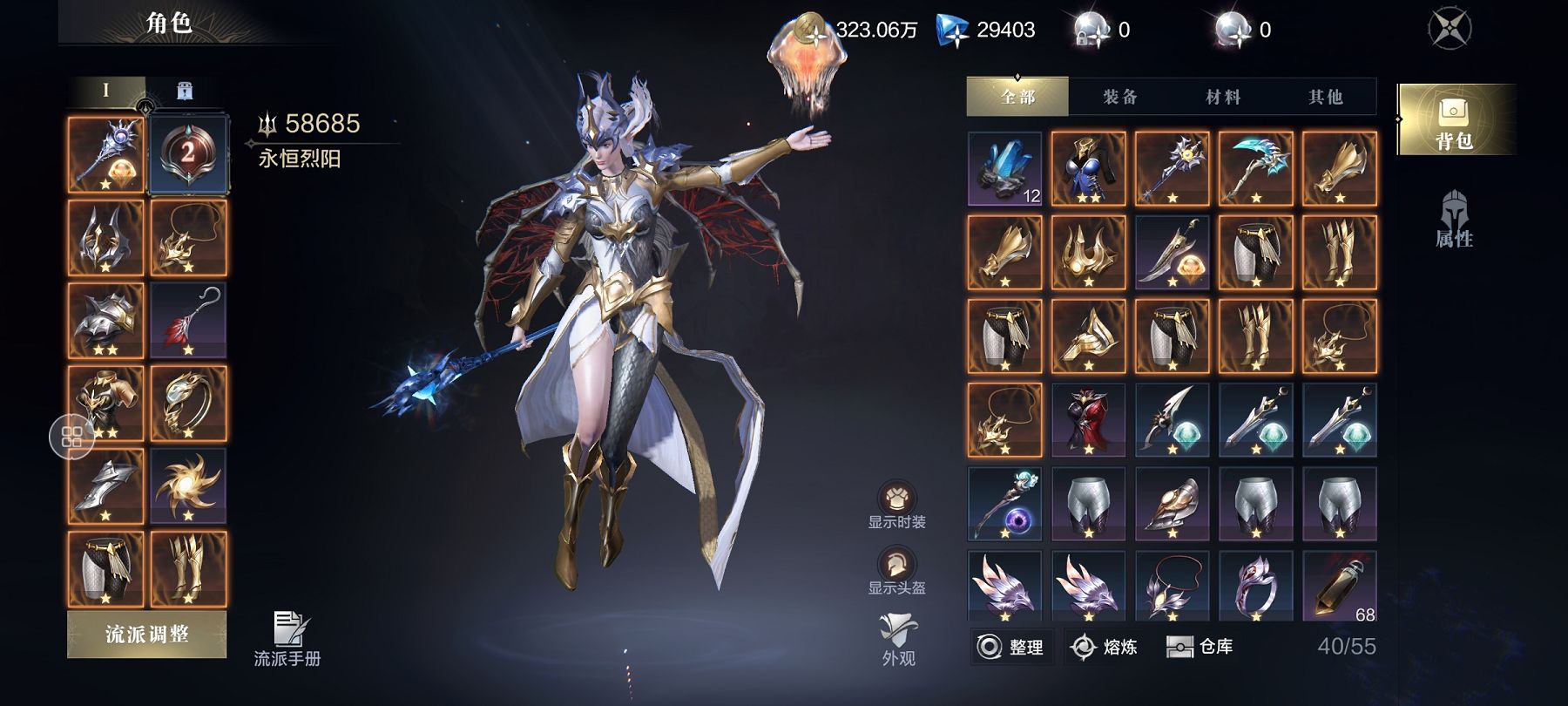The height and width of the screenshot is (706, 1568).
Task: Select the equipped golden sun emblem slot
Action: [x=188, y=486]
